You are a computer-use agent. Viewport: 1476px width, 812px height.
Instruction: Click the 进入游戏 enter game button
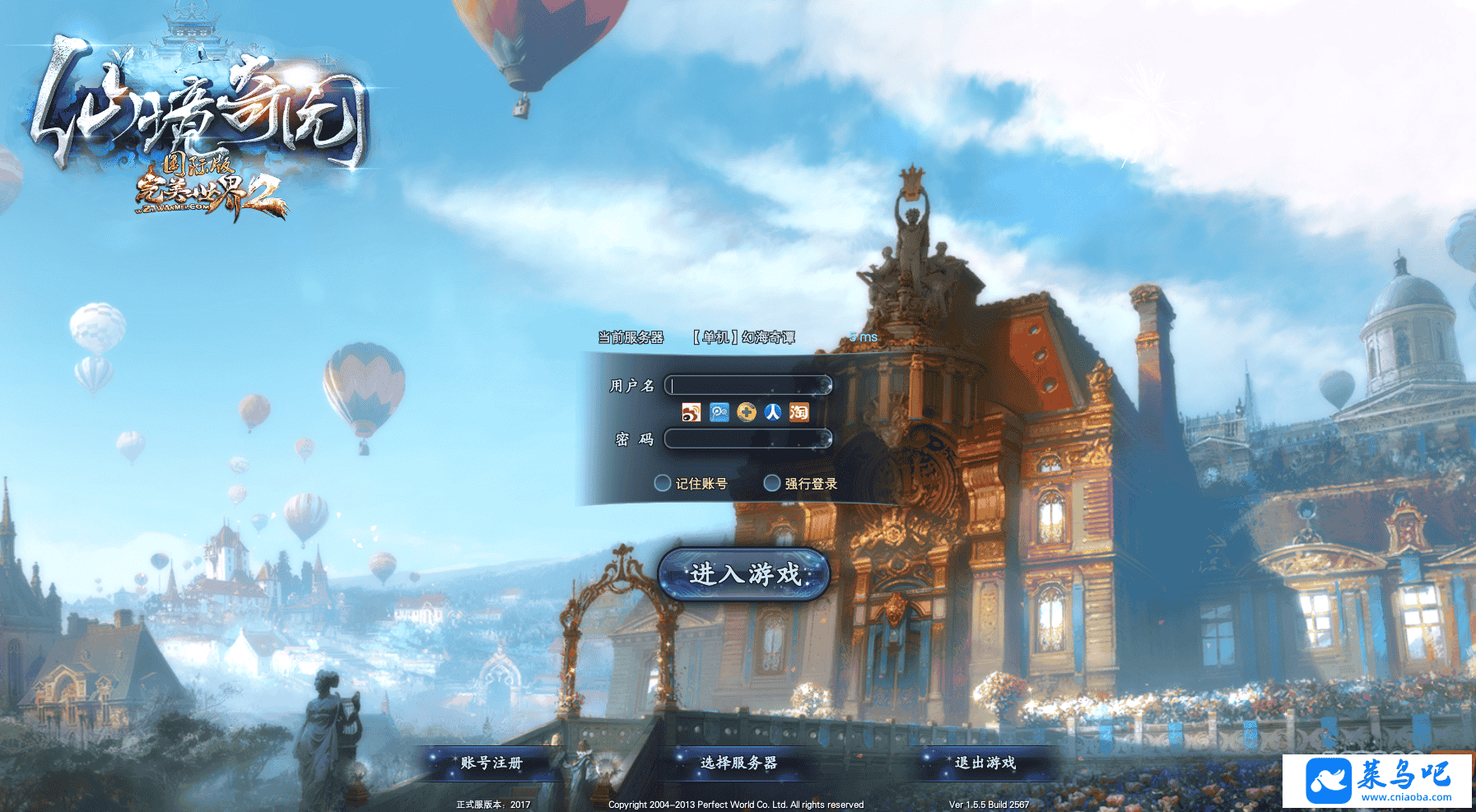pyautogui.click(x=744, y=573)
